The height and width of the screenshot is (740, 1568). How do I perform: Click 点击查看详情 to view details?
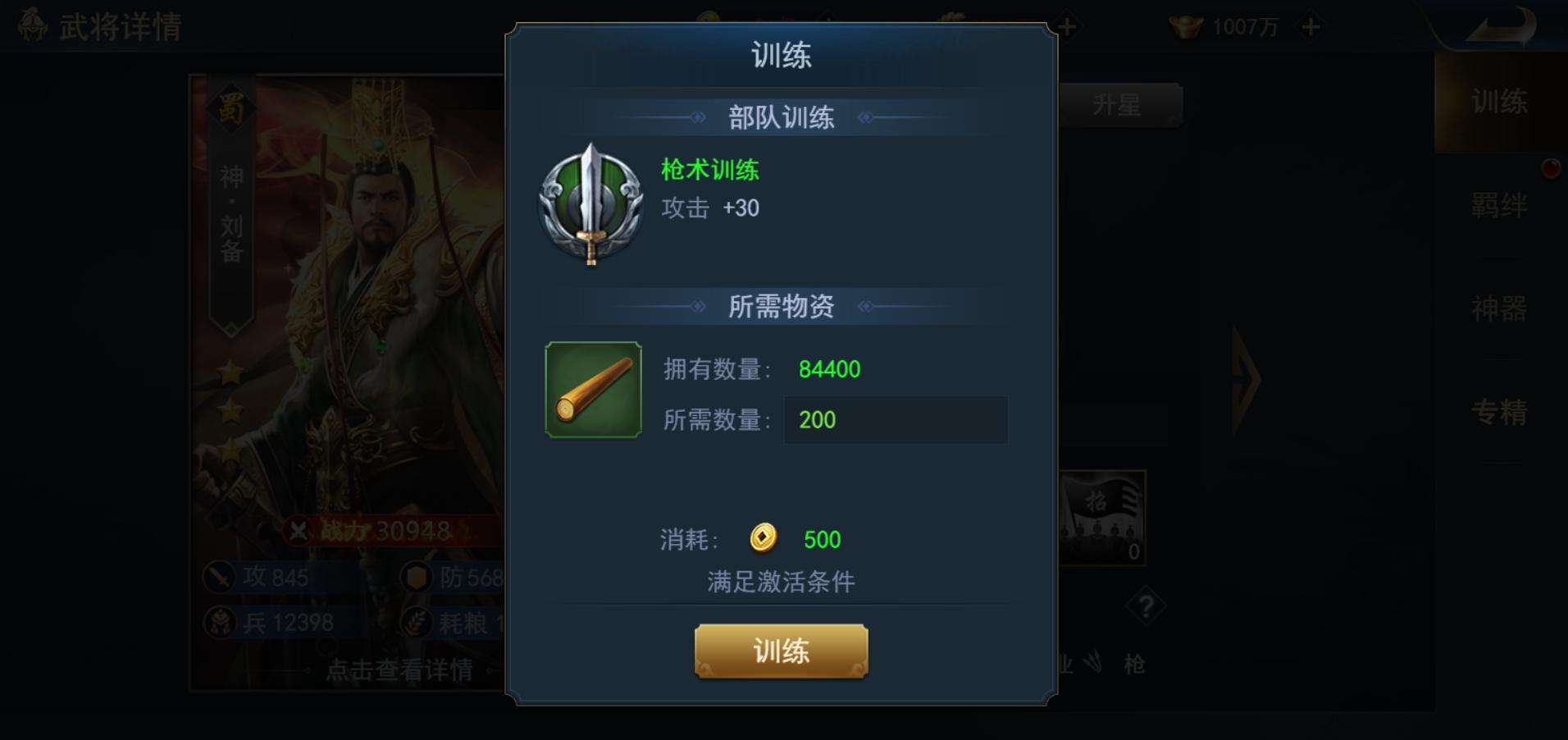tap(397, 670)
